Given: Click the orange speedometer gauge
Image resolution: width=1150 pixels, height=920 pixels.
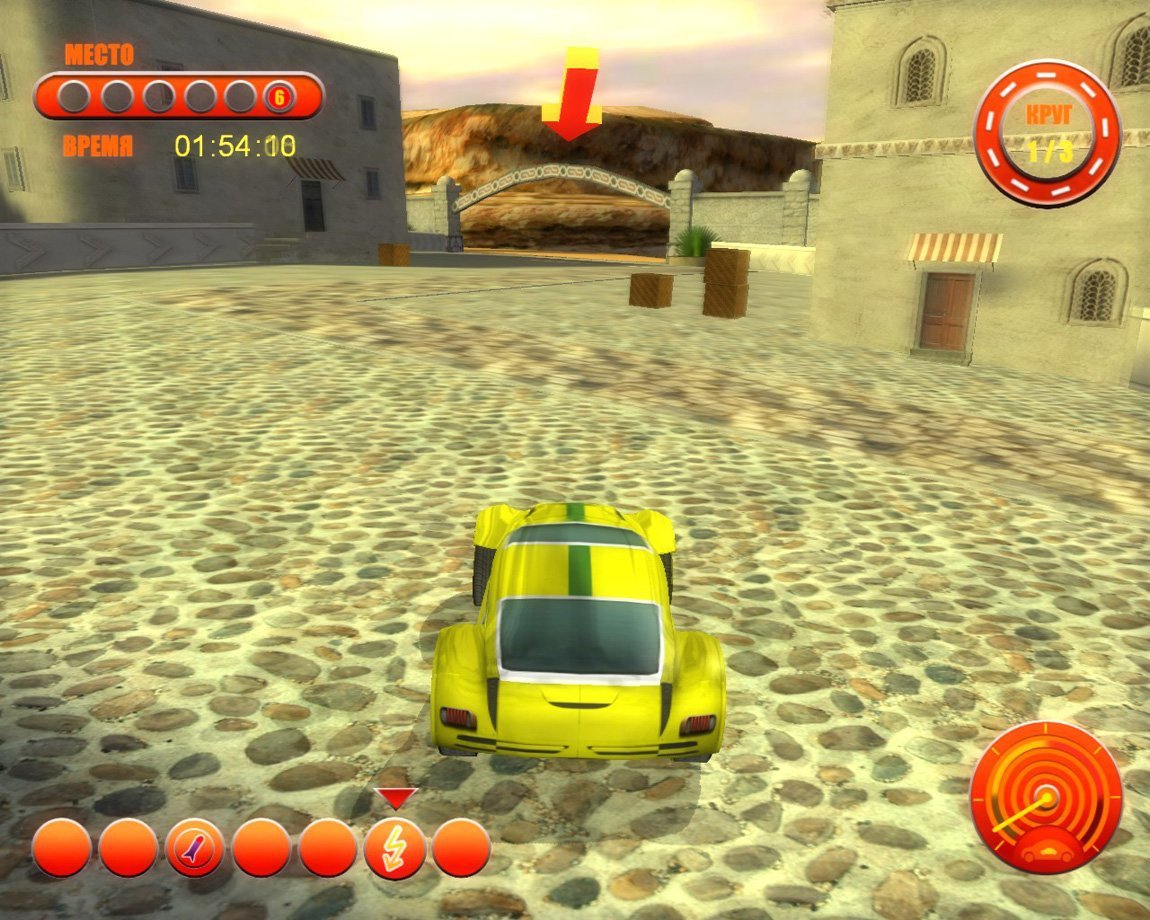Looking at the screenshot, I should [x=1046, y=799].
